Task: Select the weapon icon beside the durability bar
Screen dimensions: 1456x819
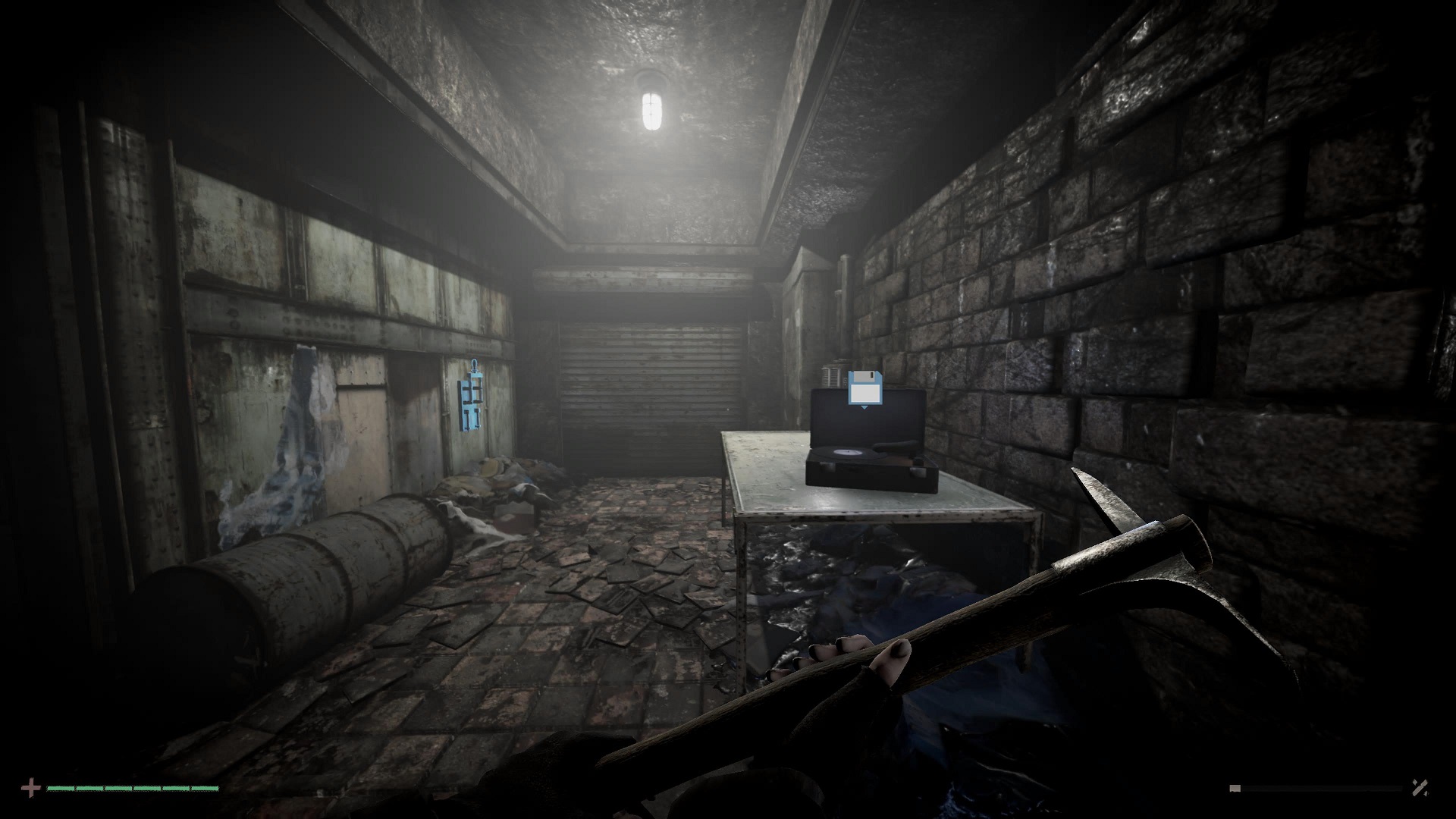Action: 1420,789
